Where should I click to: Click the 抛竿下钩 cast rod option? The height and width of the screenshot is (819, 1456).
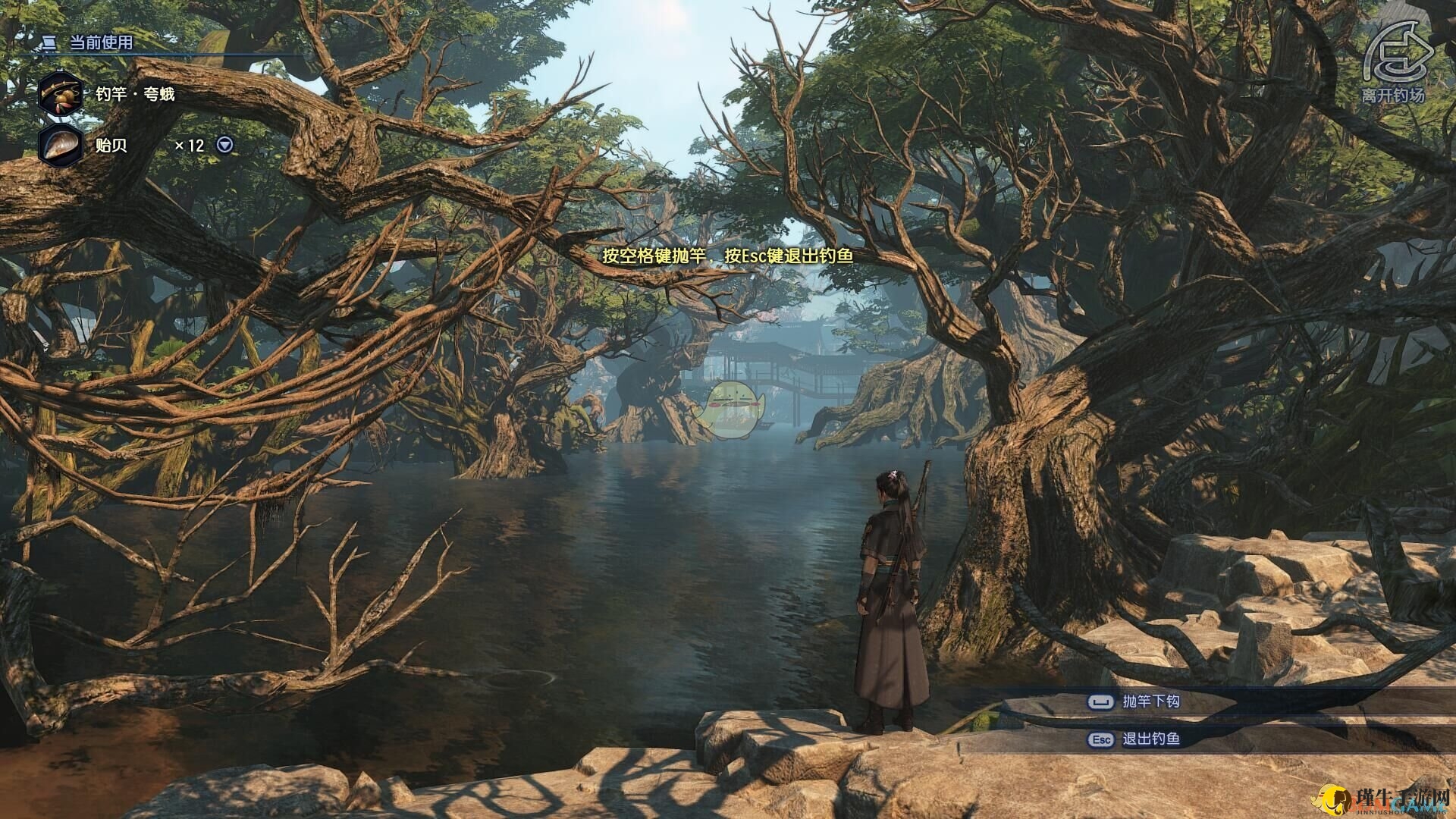[x=1150, y=701]
